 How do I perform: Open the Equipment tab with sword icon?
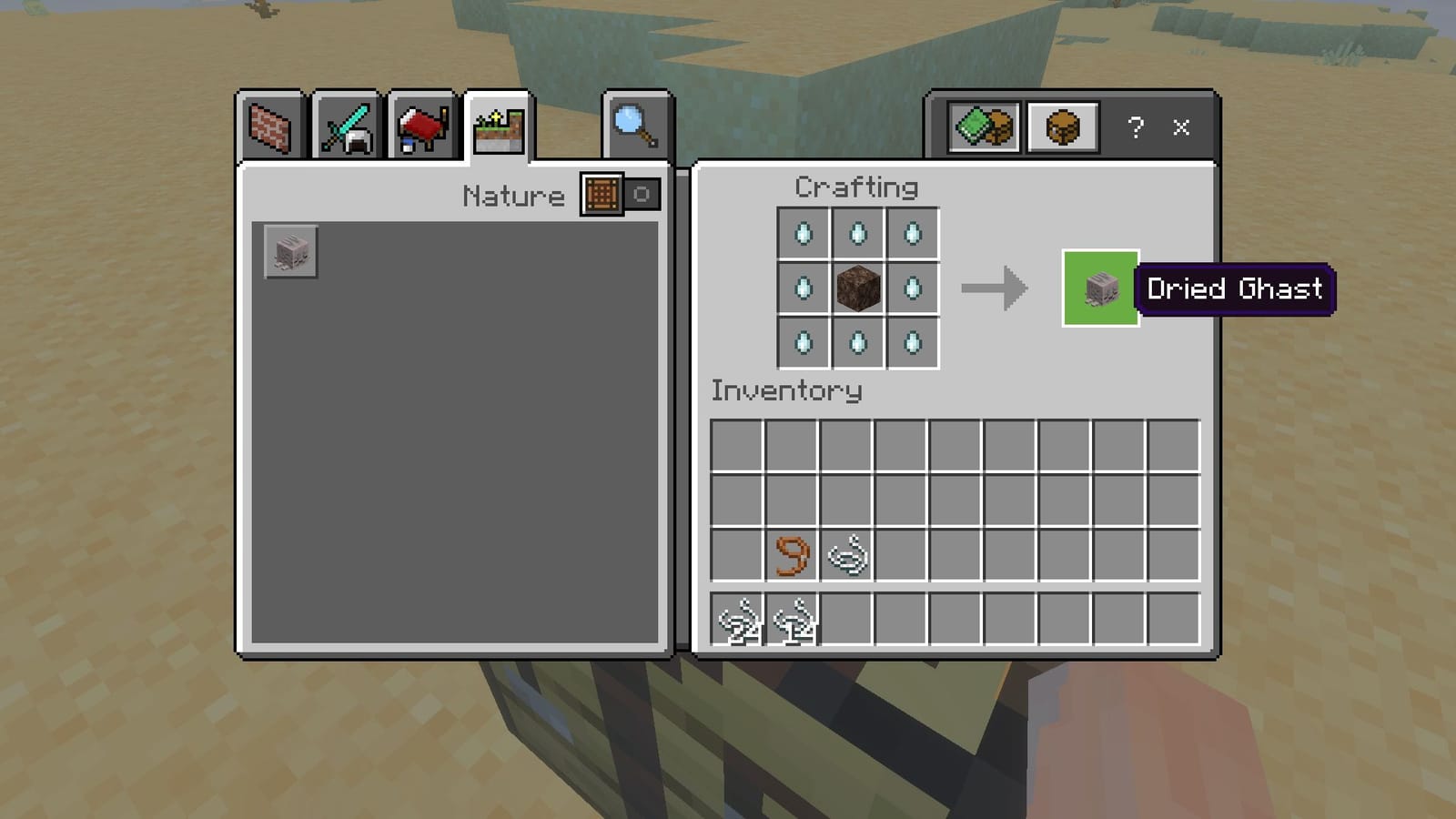tap(344, 127)
